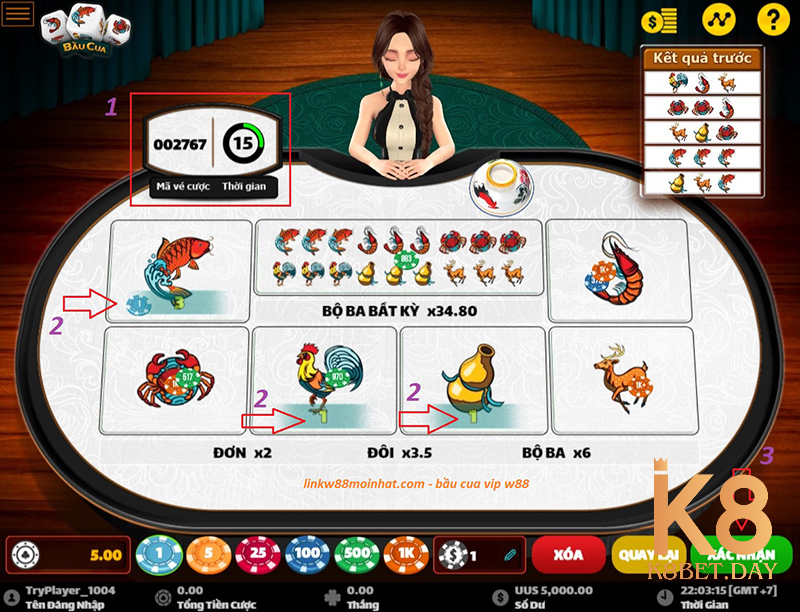
Task: Bet on the deer tile
Action: click(x=621, y=380)
